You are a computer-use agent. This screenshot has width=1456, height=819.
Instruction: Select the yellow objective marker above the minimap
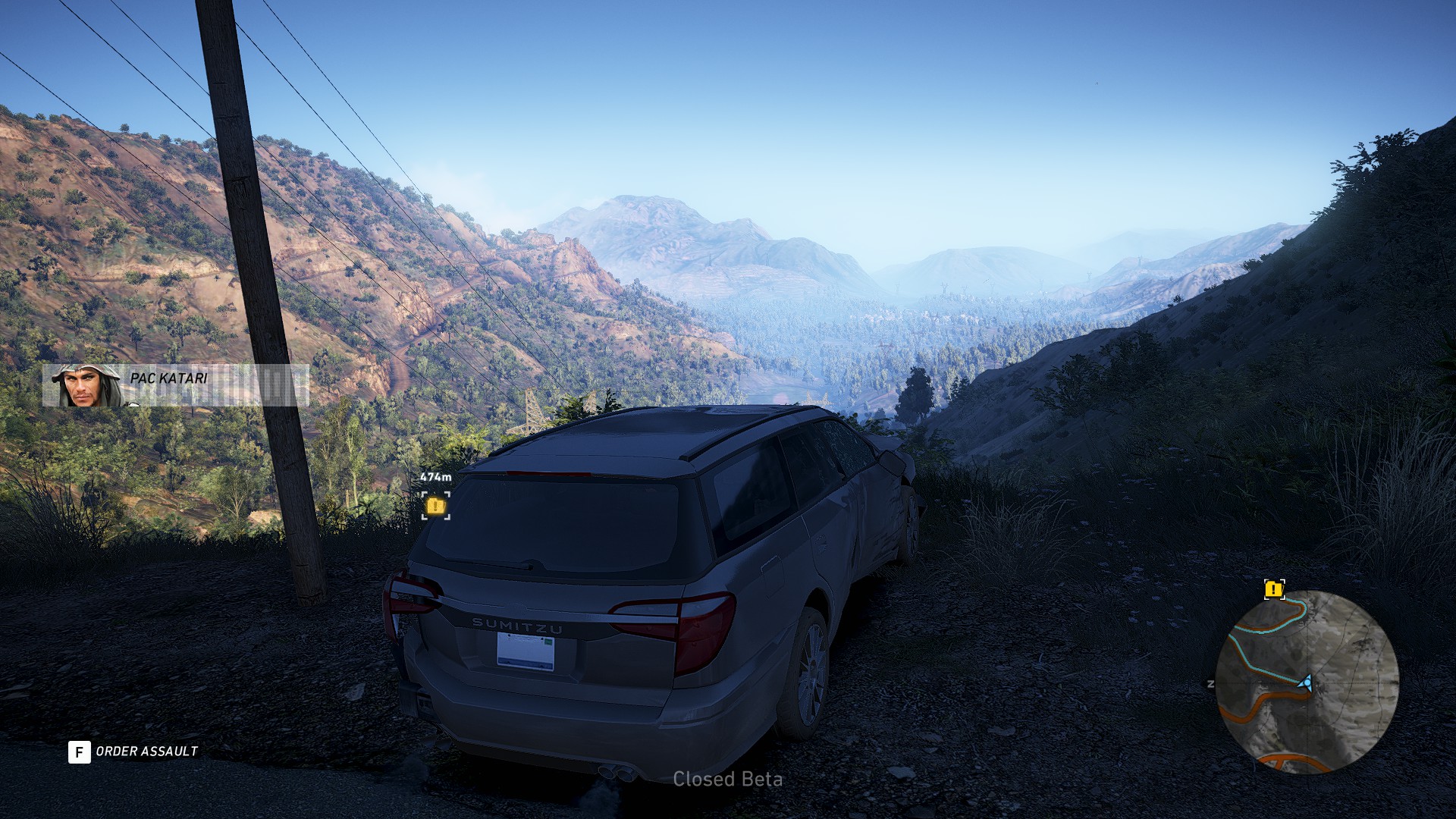[1274, 589]
